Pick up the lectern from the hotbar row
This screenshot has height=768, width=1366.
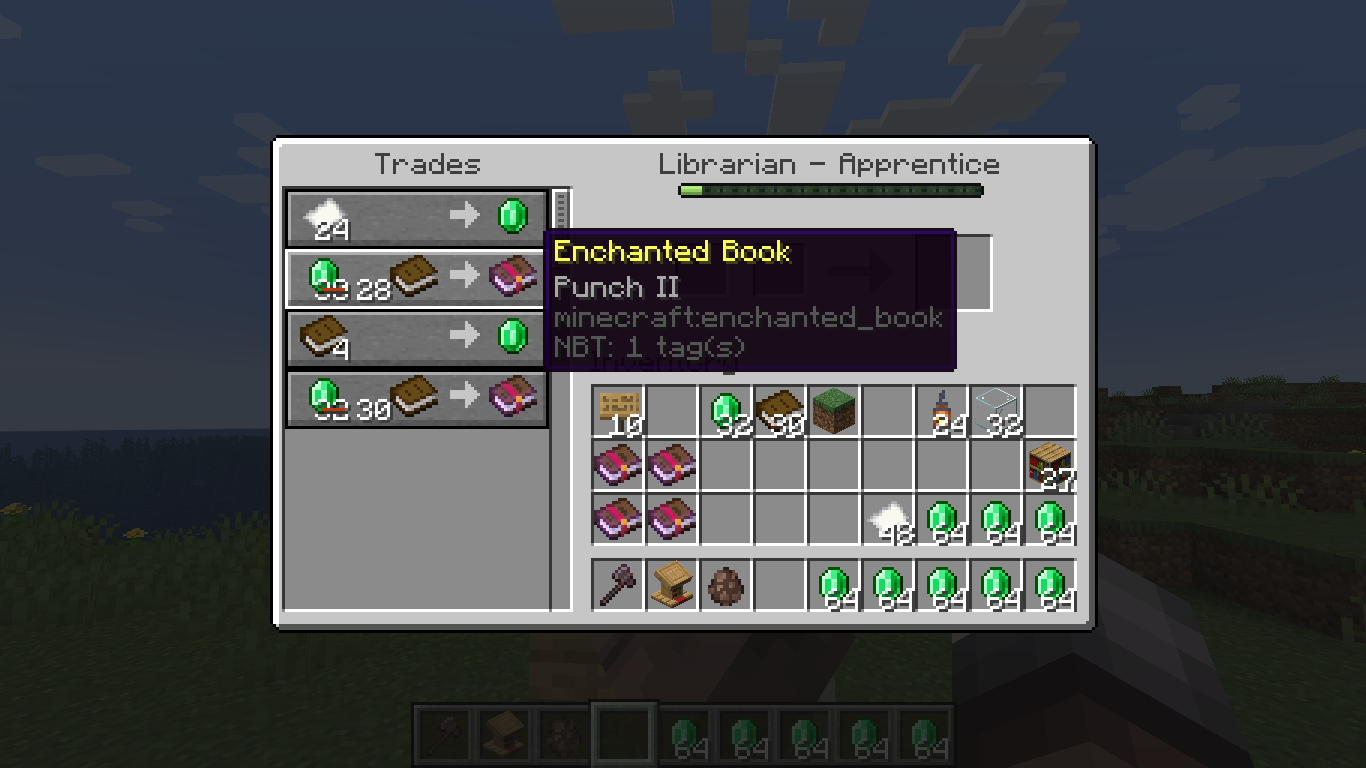673,584
